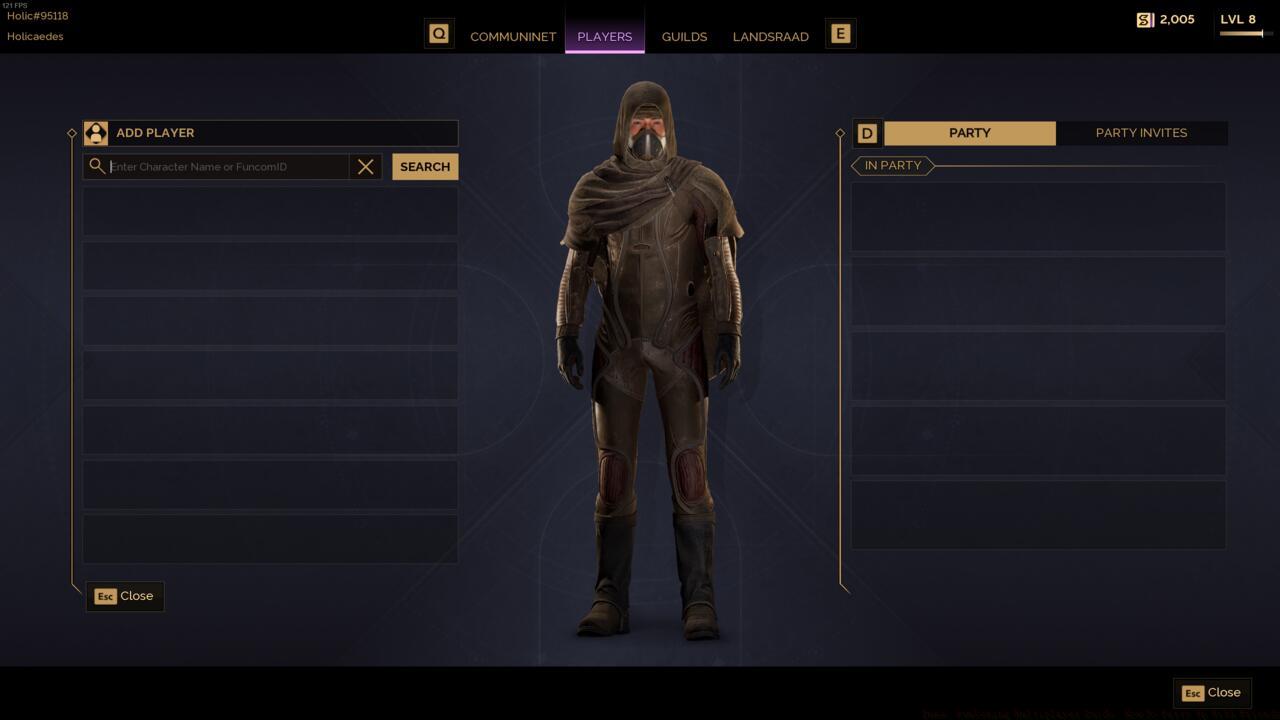Click the D key icon beside PARTY
Viewport: 1280px width, 720px height.
pos(866,133)
